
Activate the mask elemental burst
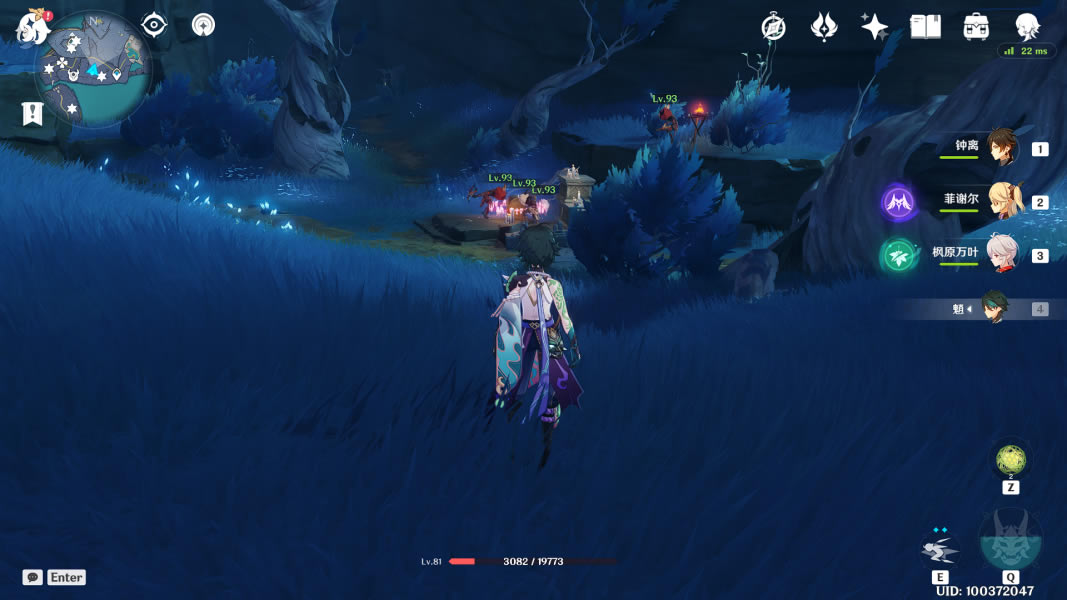[1010, 542]
